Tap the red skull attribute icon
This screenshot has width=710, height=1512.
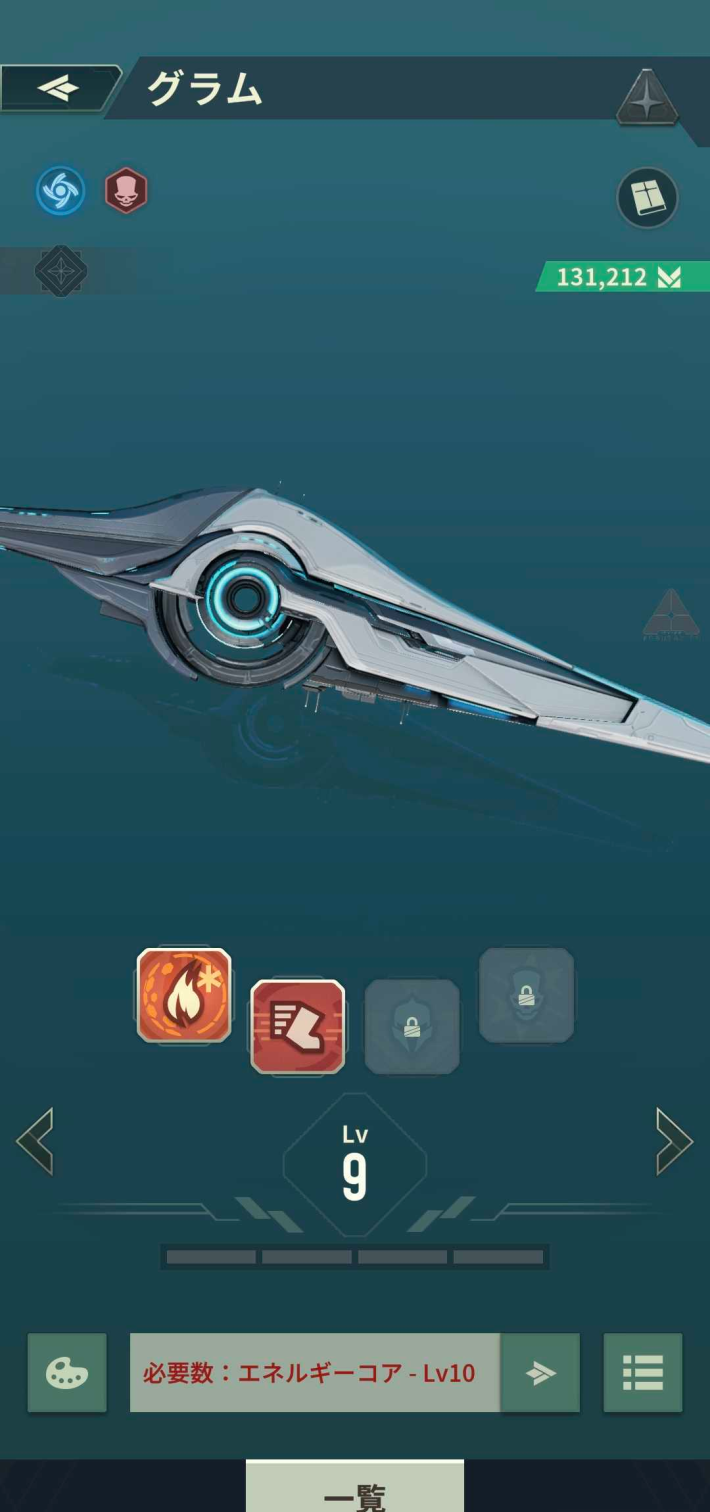[x=126, y=190]
